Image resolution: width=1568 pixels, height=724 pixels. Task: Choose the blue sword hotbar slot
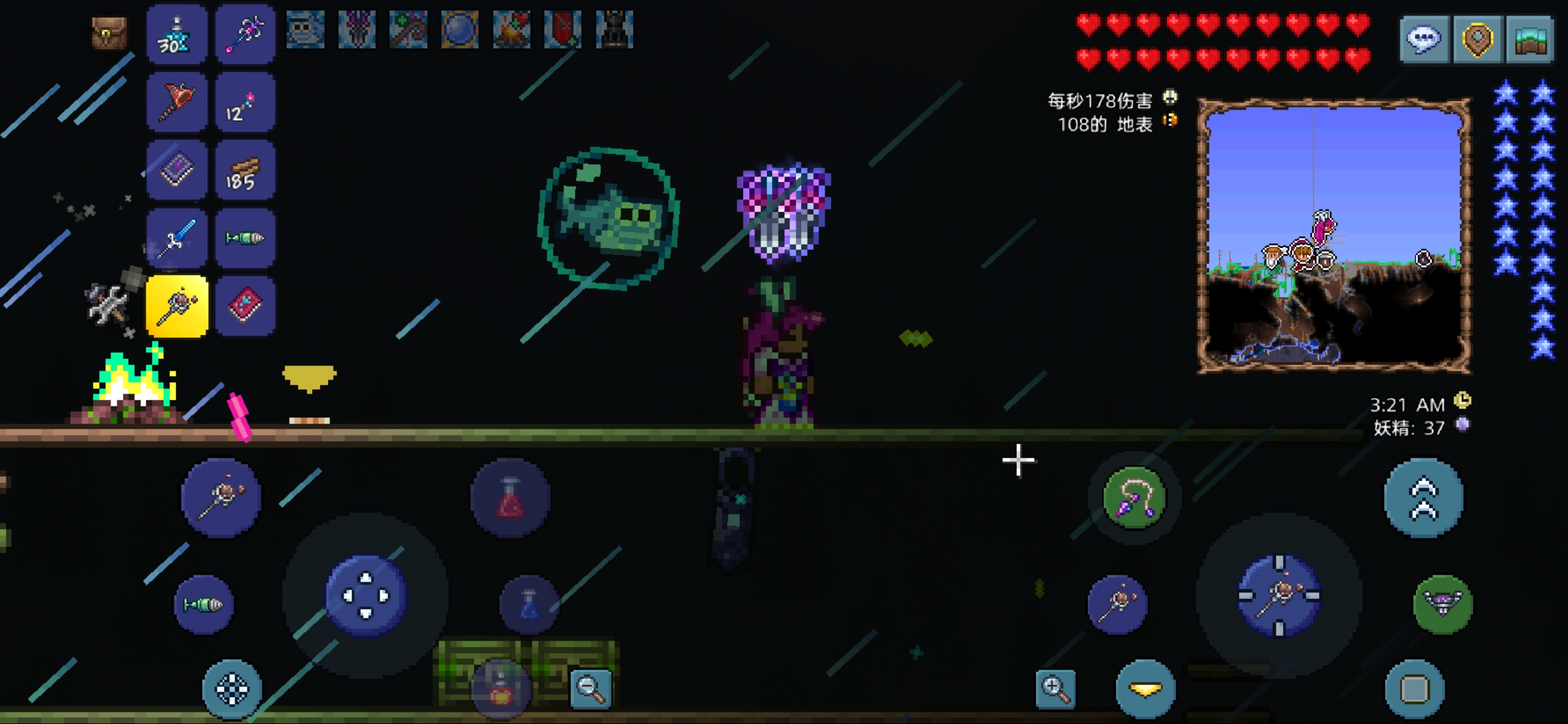coord(176,239)
